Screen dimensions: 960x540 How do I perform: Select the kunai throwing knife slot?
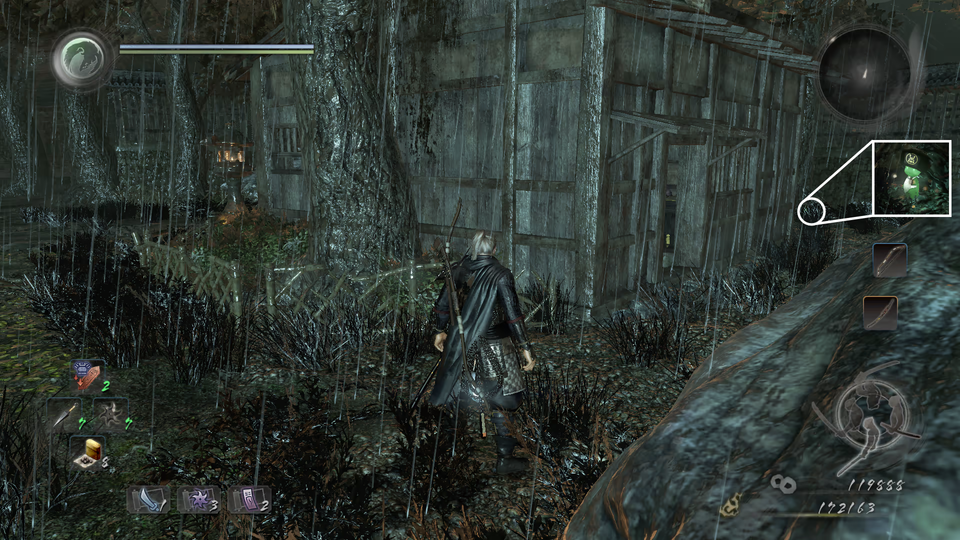click(63, 414)
